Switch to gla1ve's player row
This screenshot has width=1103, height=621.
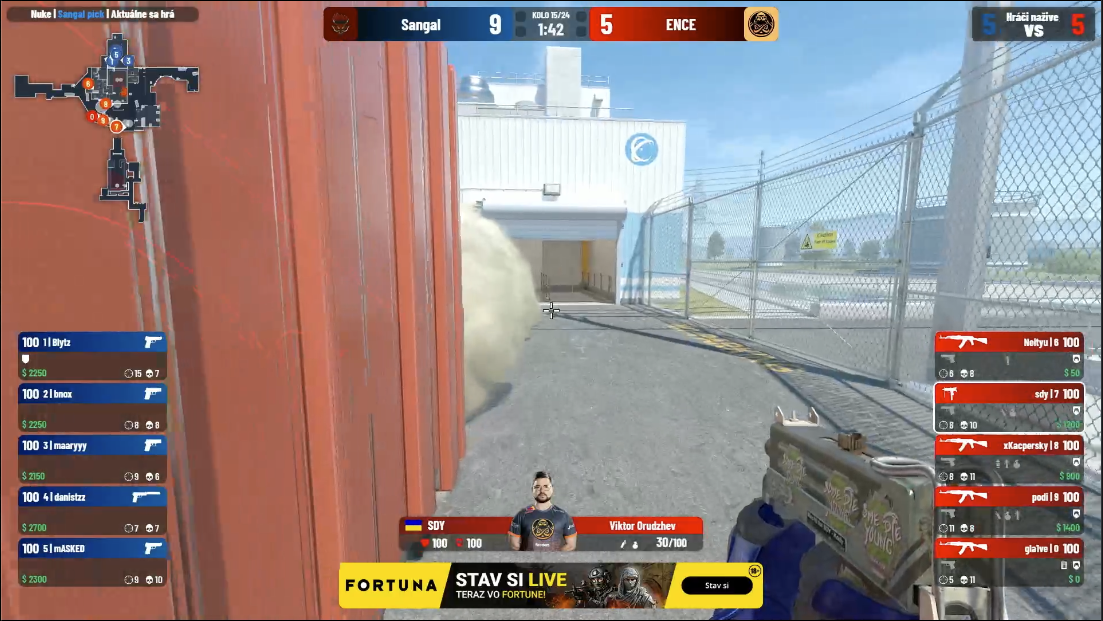pos(1009,563)
